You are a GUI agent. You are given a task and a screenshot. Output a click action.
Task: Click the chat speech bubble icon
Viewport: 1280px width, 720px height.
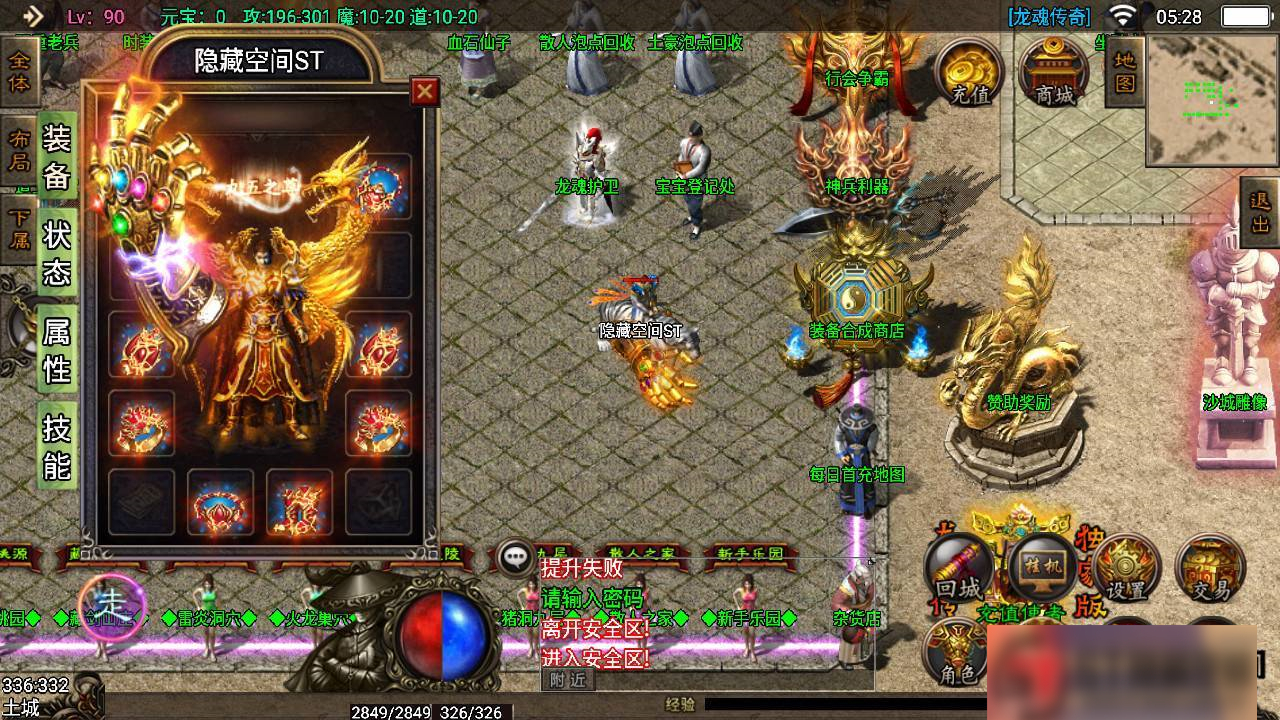coord(514,557)
